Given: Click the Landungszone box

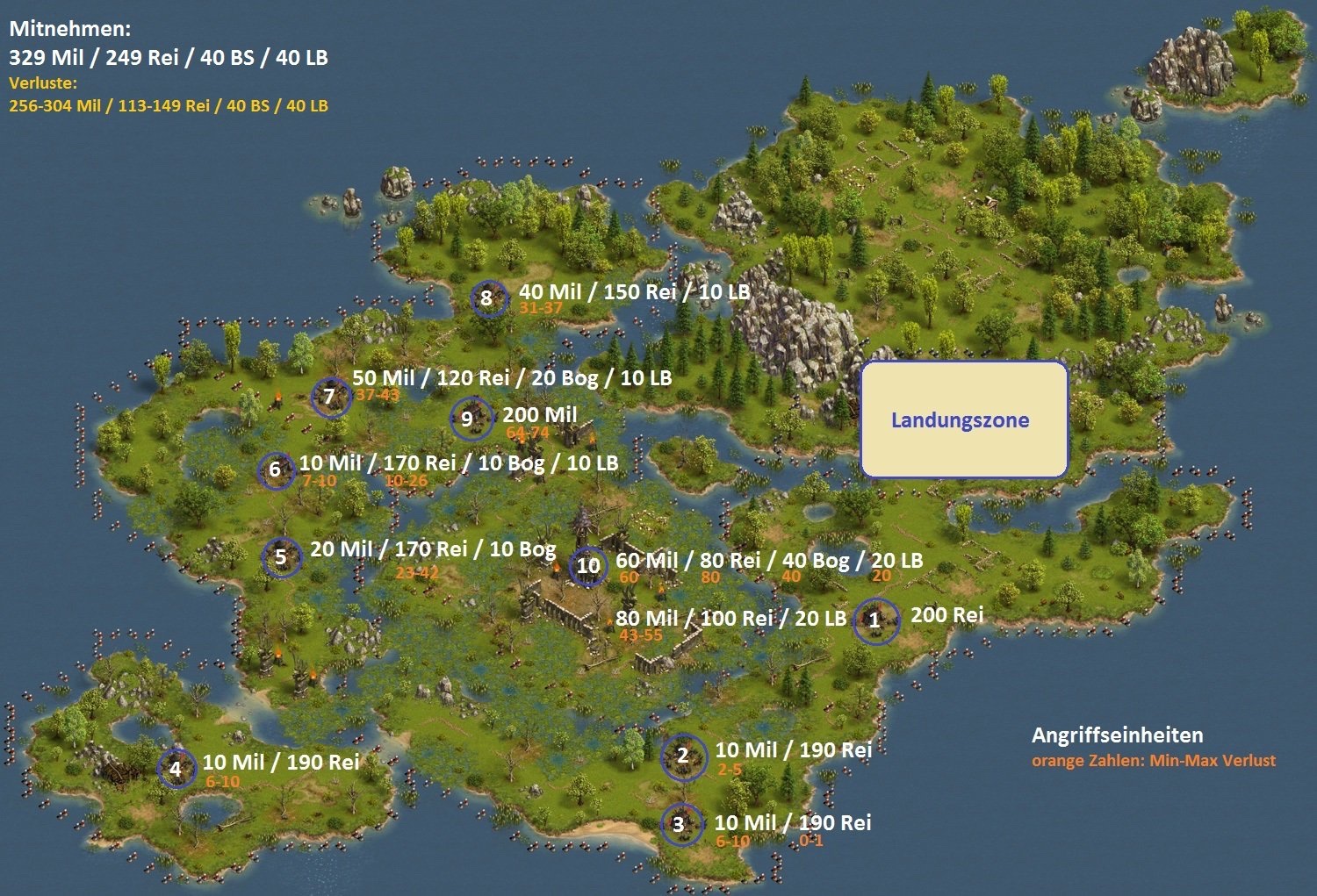Looking at the screenshot, I should (x=963, y=419).
